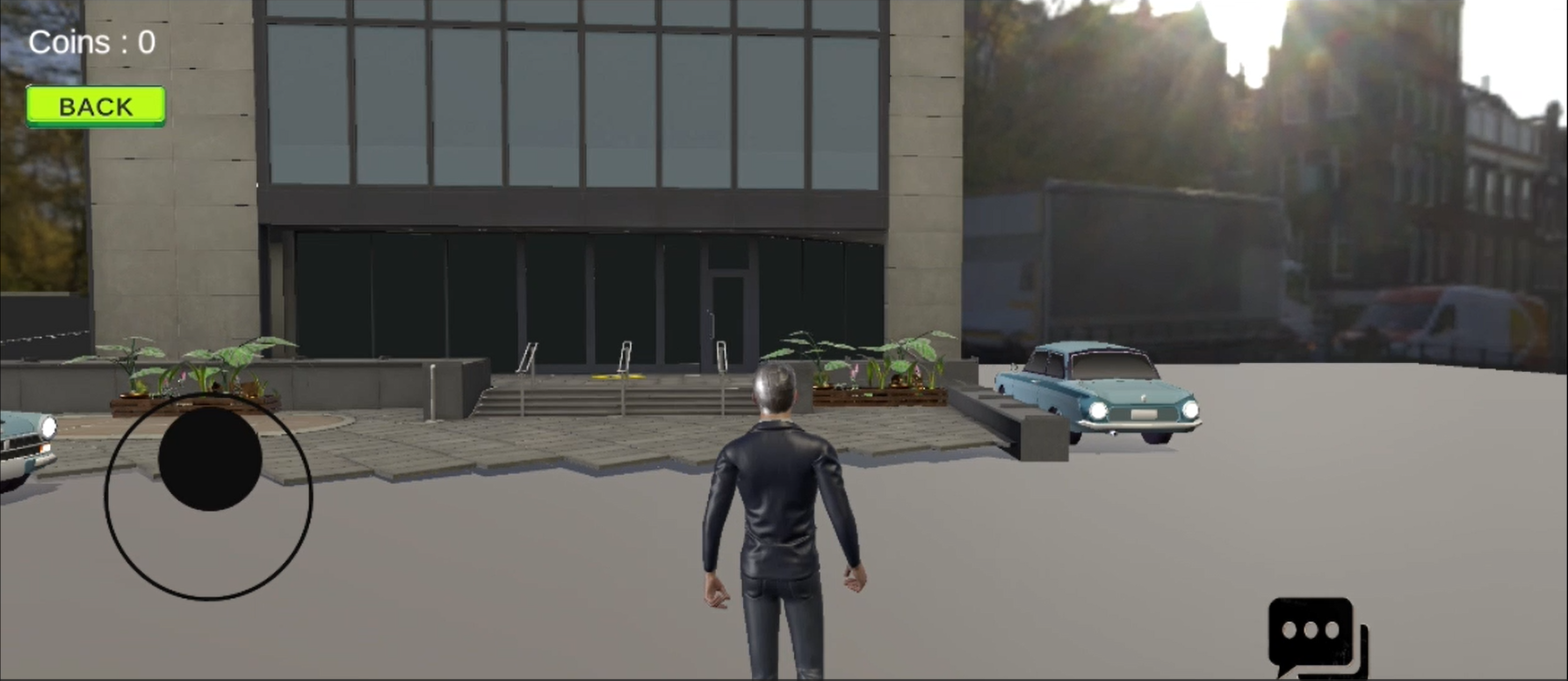
Task: Click the green BACK button
Action: pos(95,105)
